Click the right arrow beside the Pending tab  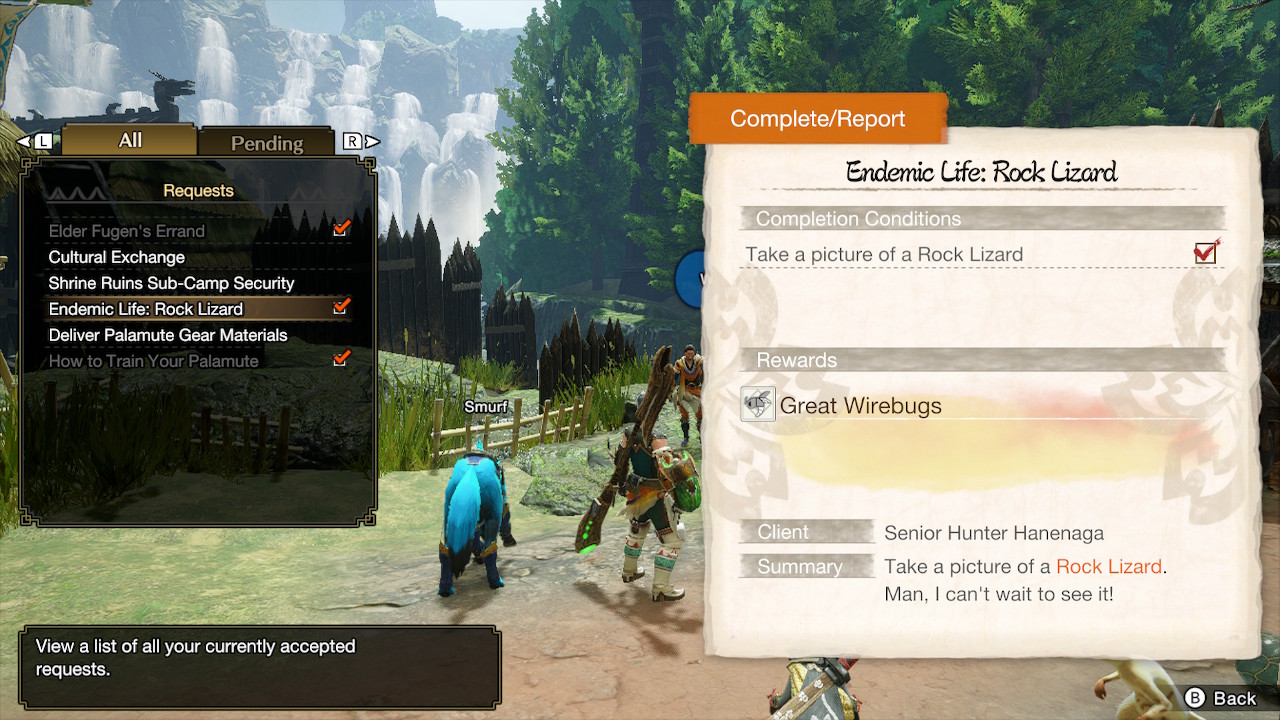coord(369,141)
